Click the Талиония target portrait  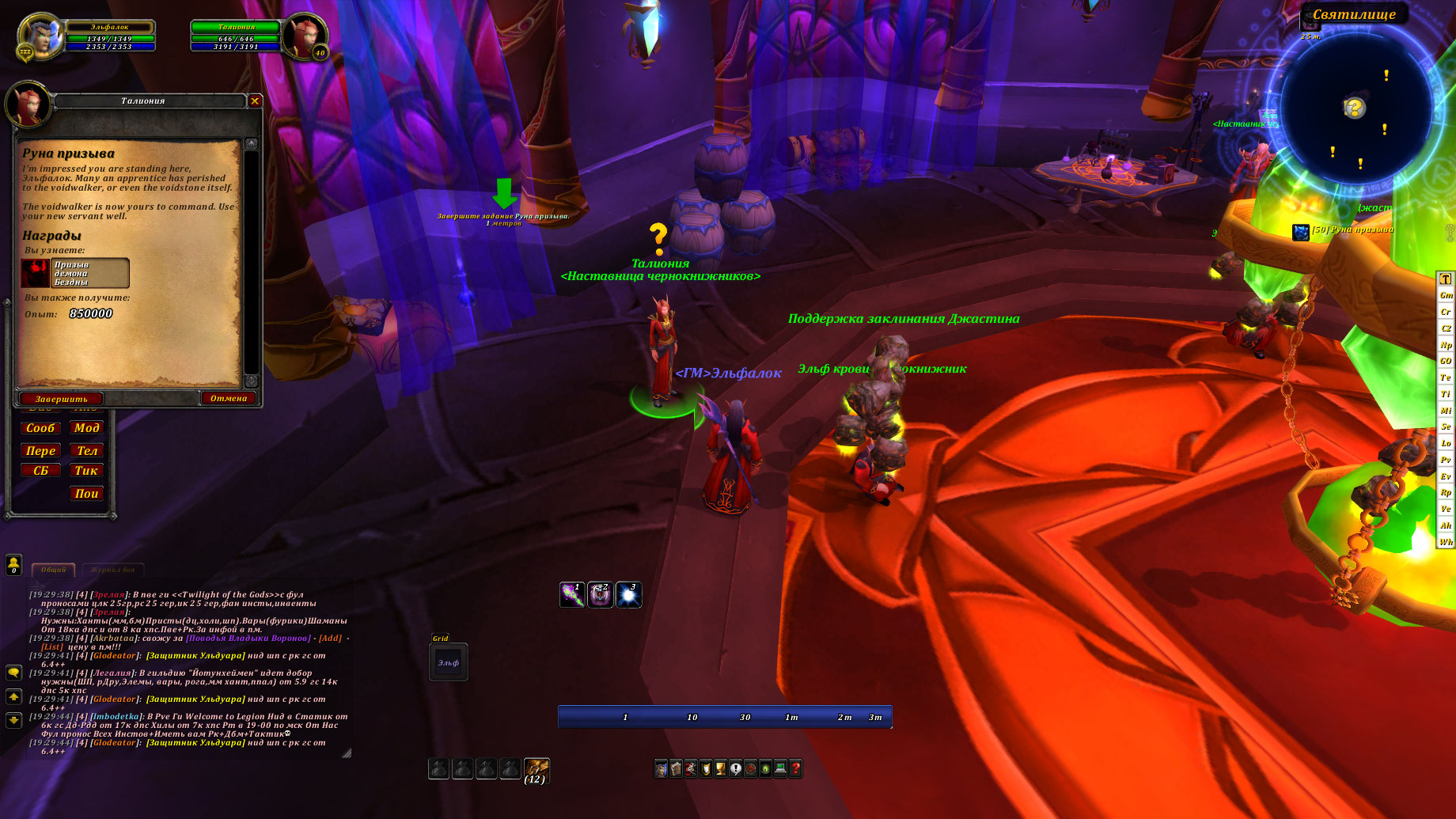pos(304,36)
